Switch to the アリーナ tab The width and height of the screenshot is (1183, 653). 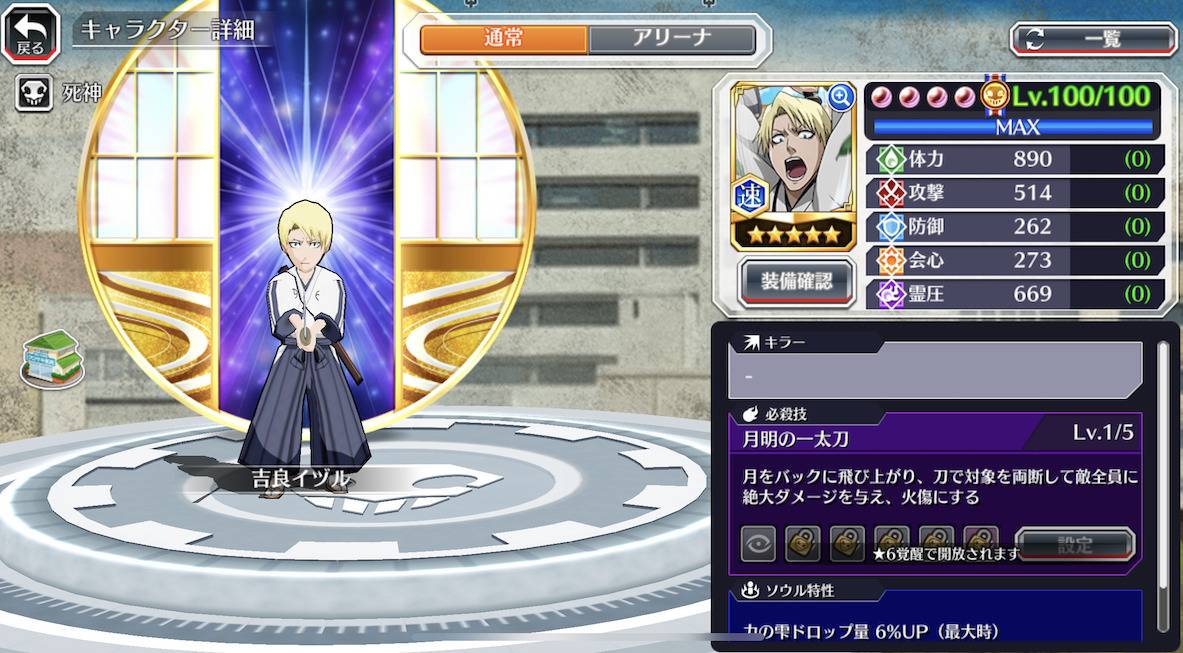click(x=671, y=39)
